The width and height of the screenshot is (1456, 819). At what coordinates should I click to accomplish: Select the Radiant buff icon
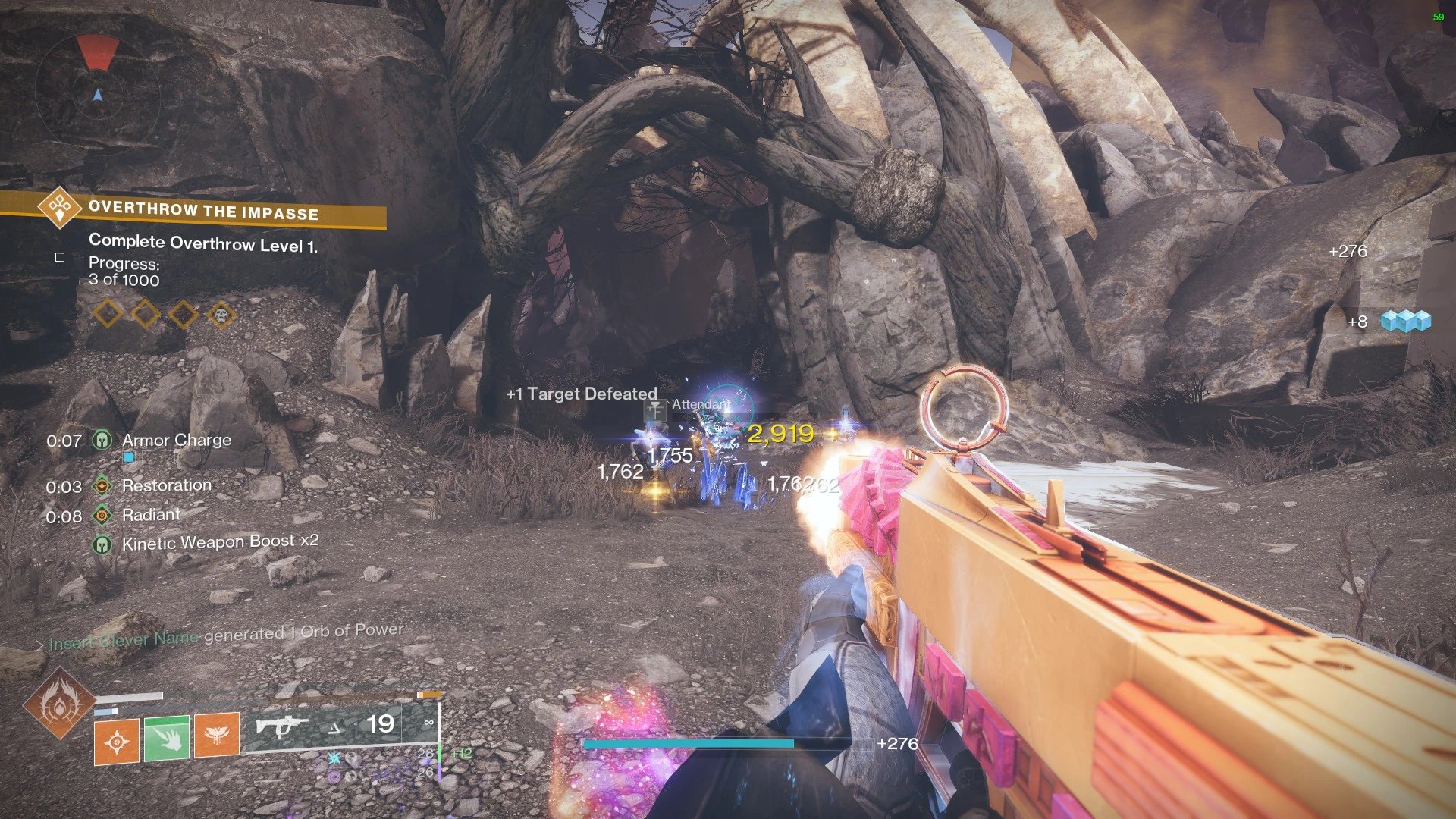[x=102, y=516]
